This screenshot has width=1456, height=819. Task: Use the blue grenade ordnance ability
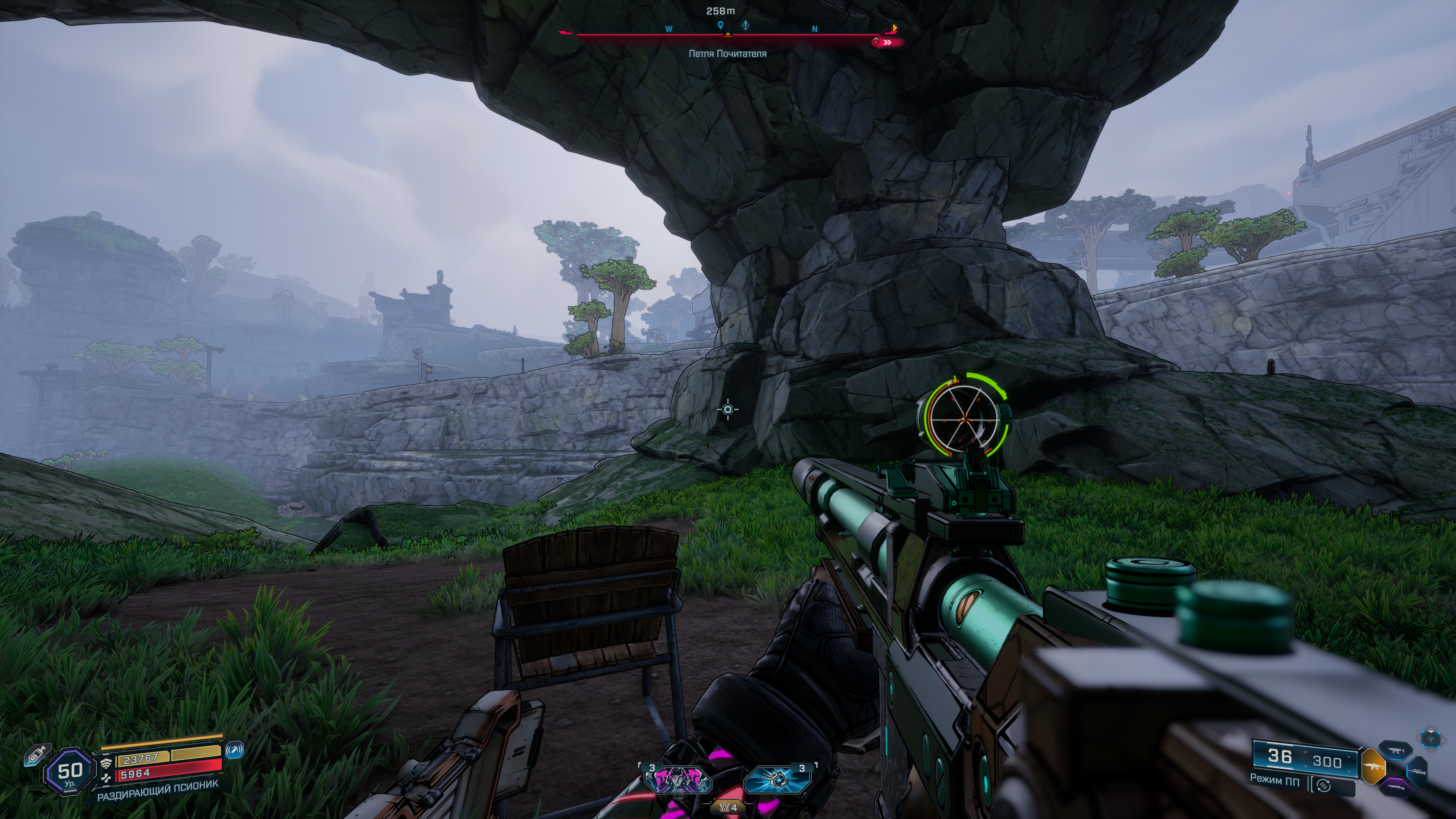coord(777,781)
